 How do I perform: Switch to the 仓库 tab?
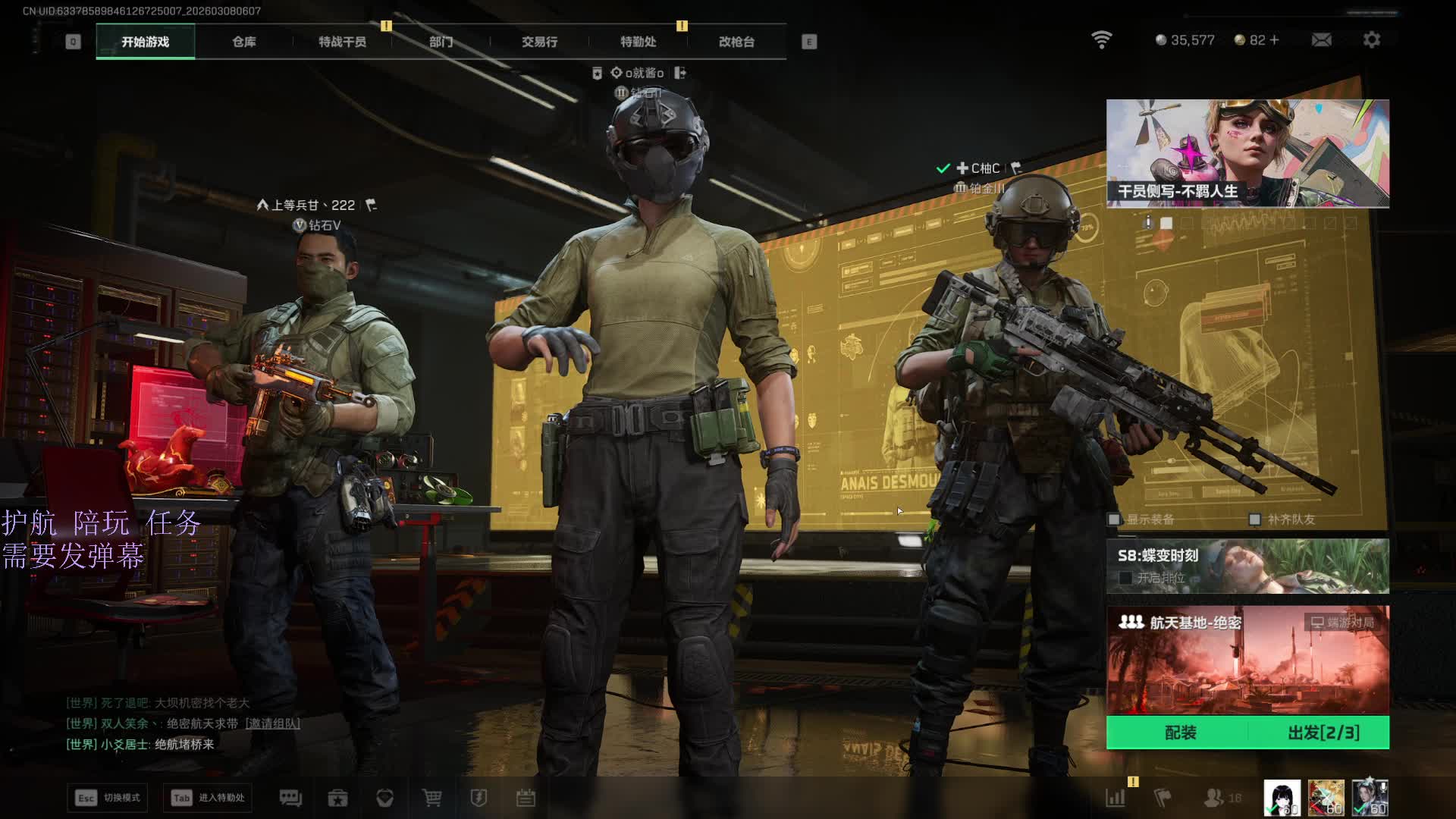243,42
